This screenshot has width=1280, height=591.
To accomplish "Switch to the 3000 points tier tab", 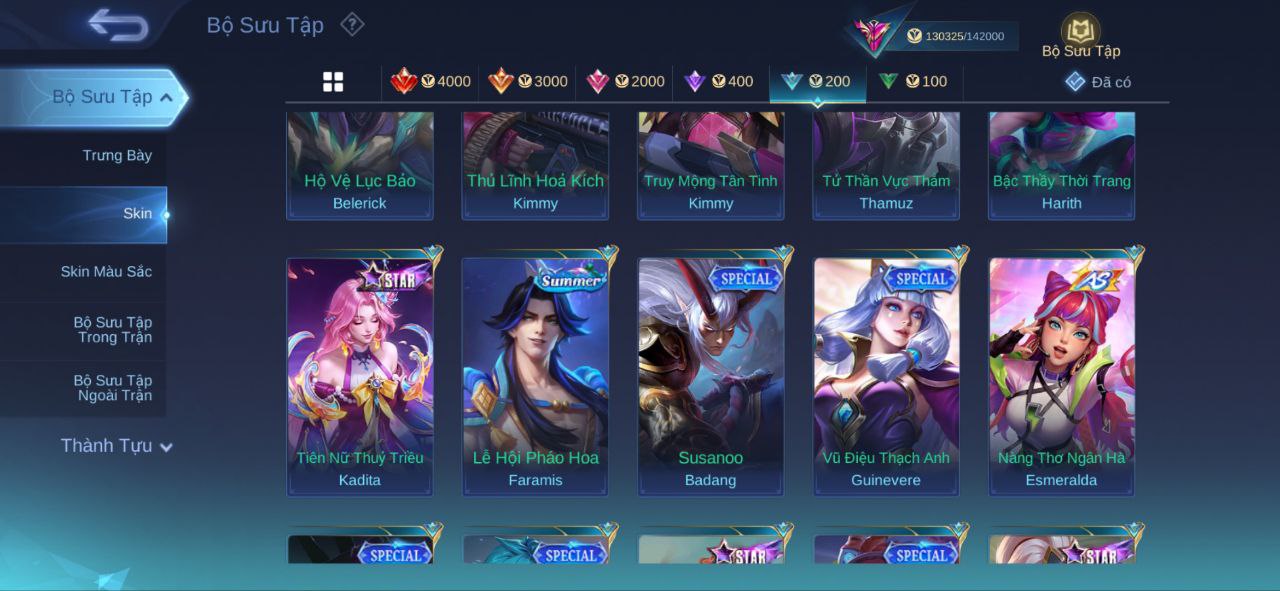I will click(528, 81).
